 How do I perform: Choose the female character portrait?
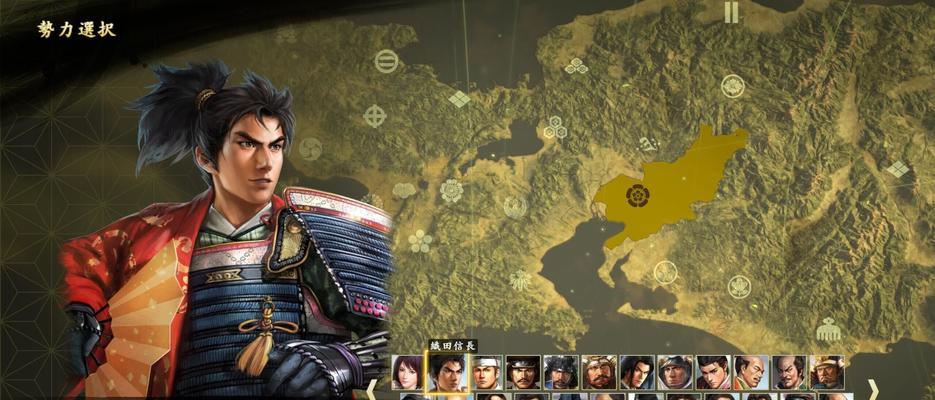(408, 372)
